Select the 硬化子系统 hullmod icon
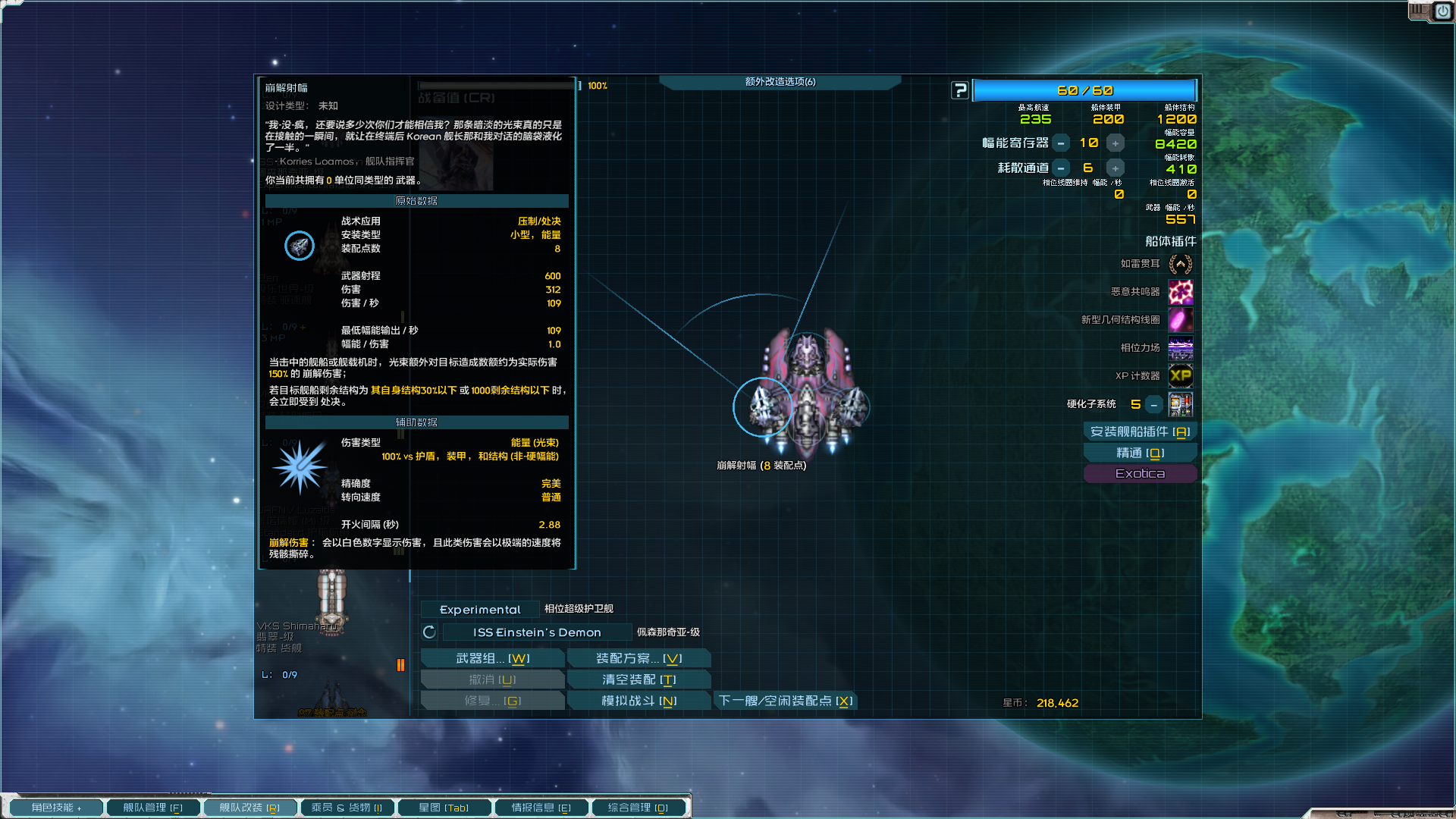 [1181, 404]
